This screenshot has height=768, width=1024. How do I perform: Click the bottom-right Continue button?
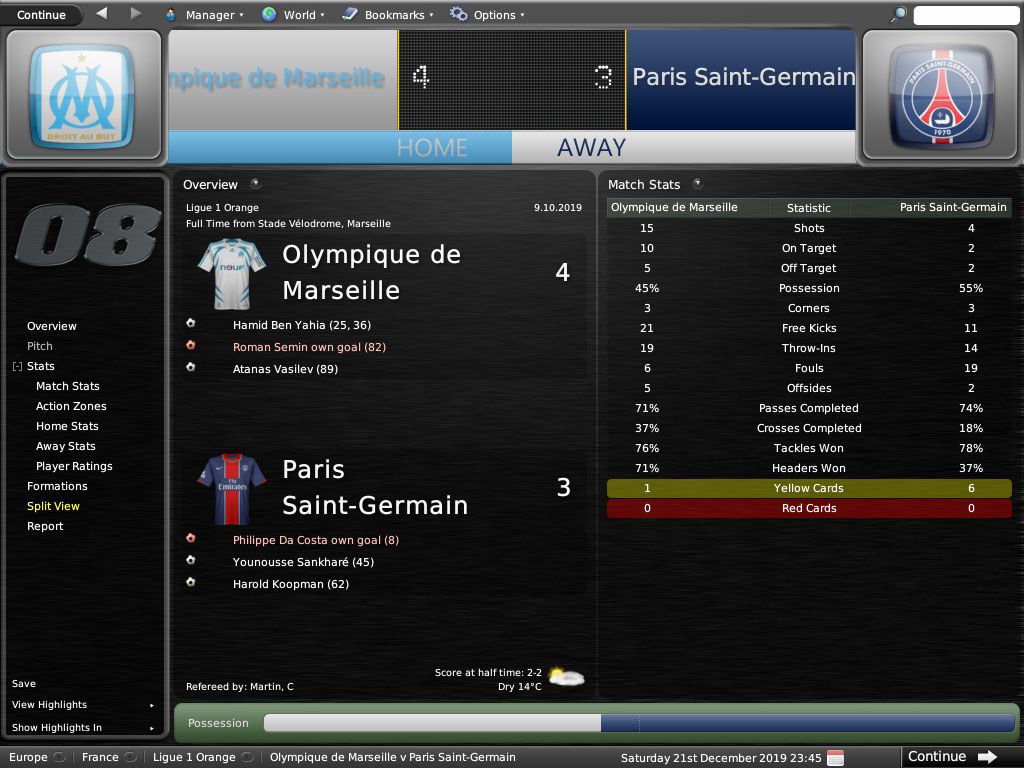[x=951, y=757]
